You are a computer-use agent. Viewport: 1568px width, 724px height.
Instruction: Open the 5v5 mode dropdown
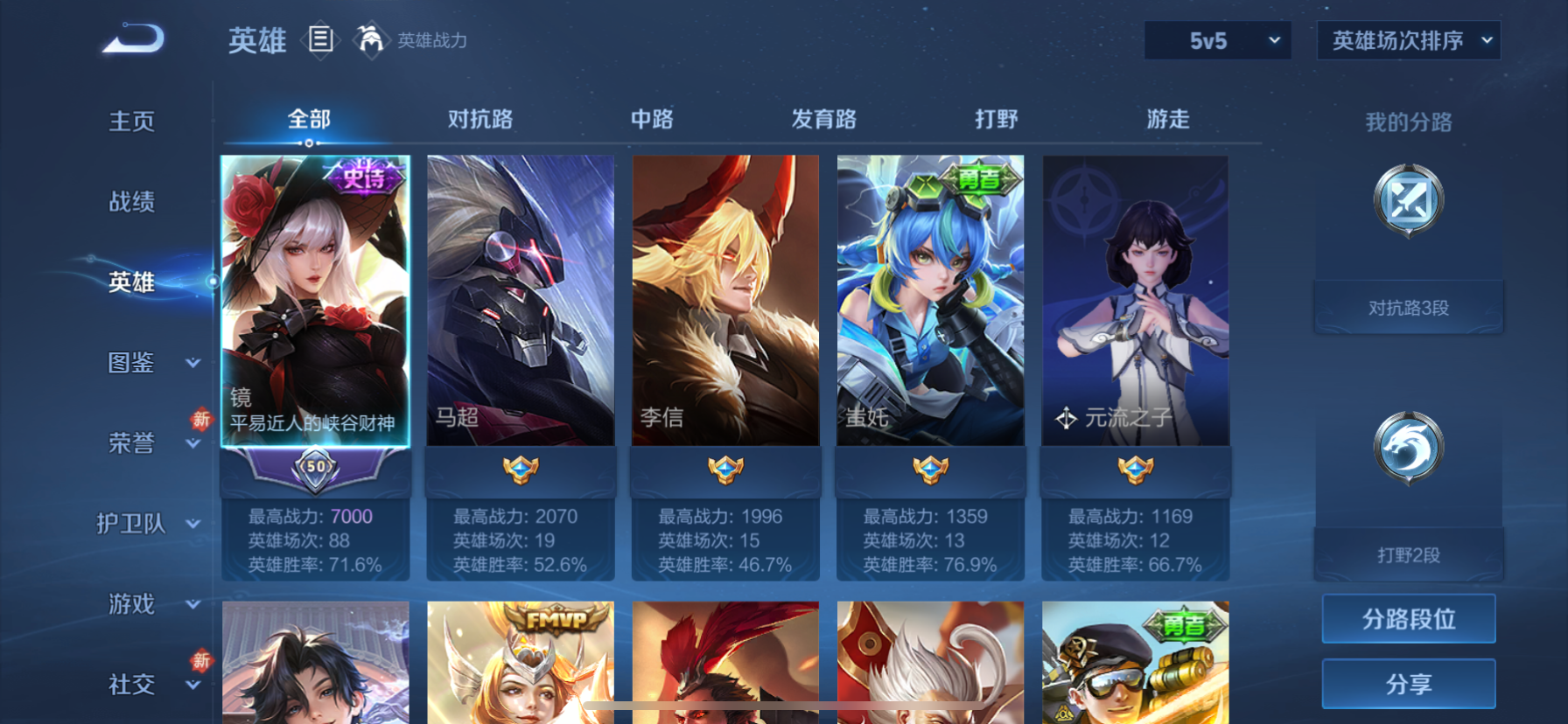click(x=1217, y=40)
